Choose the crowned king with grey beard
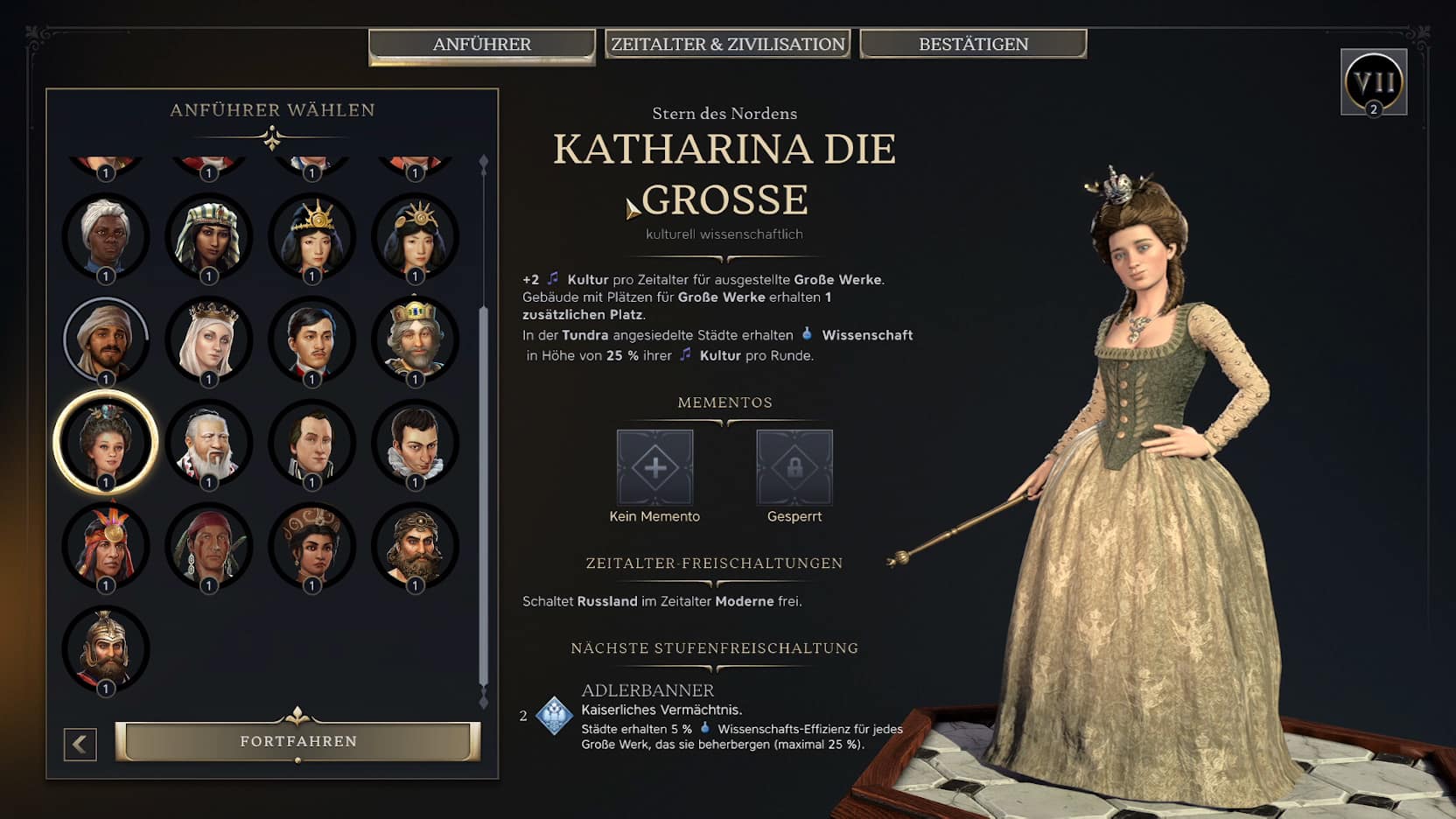The image size is (1456, 819). click(415, 339)
